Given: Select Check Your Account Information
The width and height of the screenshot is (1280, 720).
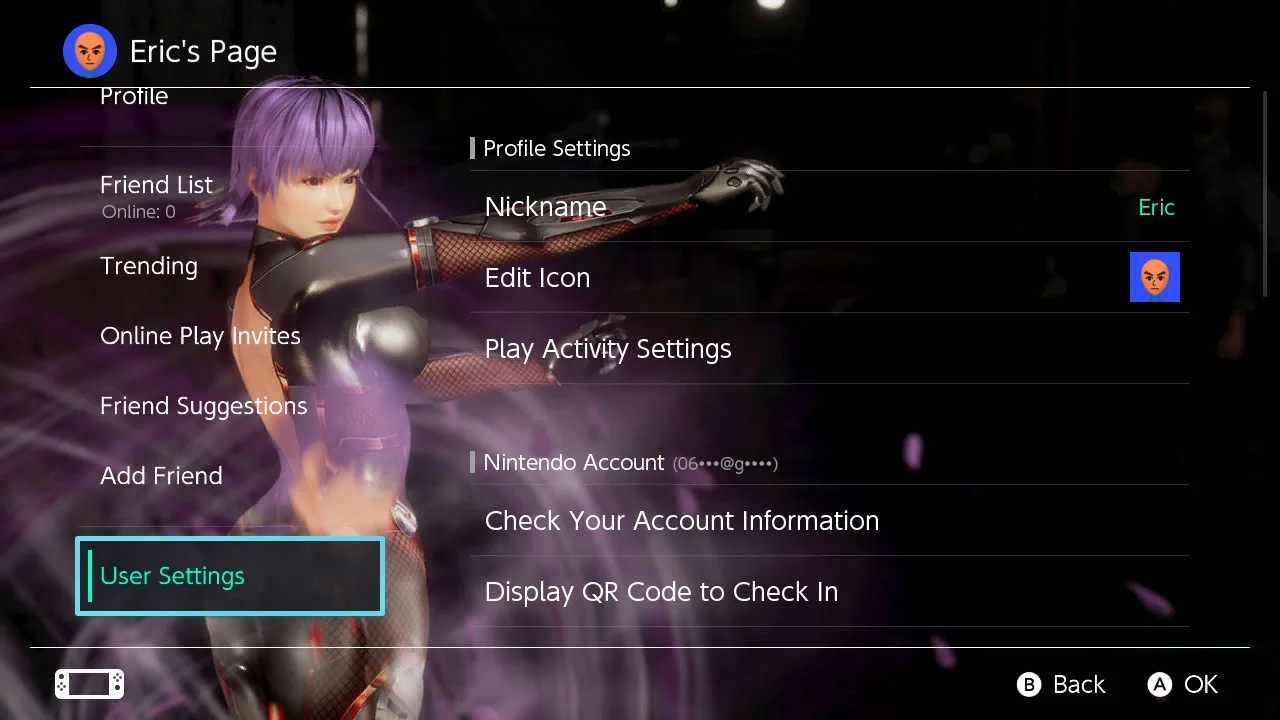Looking at the screenshot, I should [681, 520].
